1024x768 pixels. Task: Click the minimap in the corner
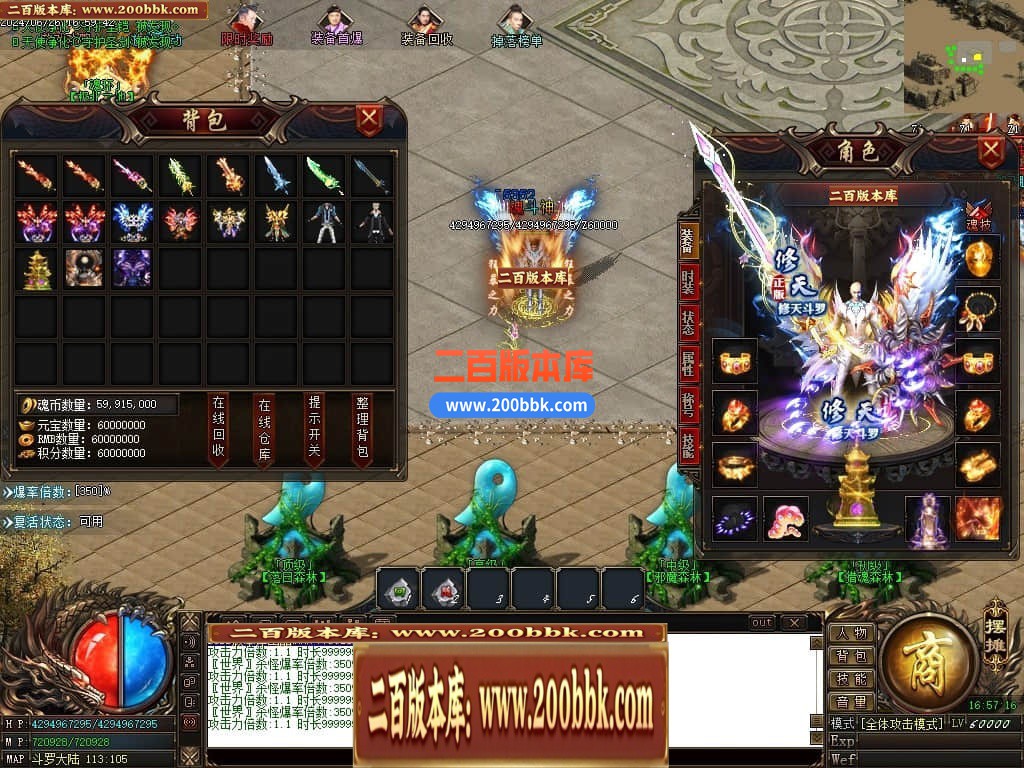(962, 58)
